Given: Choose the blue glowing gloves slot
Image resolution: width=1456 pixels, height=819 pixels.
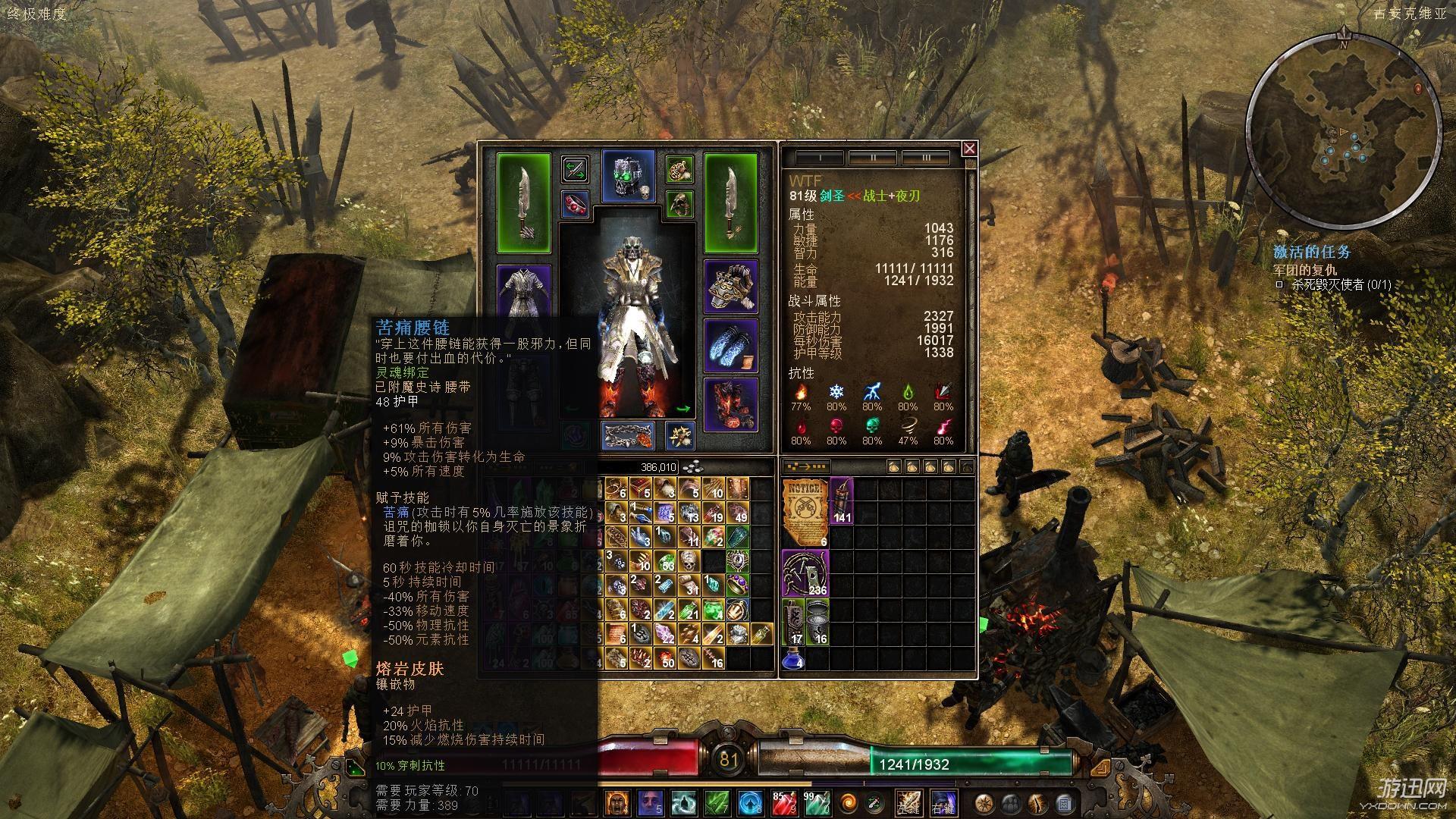Looking at the screenshot, I should coord(731,346).
